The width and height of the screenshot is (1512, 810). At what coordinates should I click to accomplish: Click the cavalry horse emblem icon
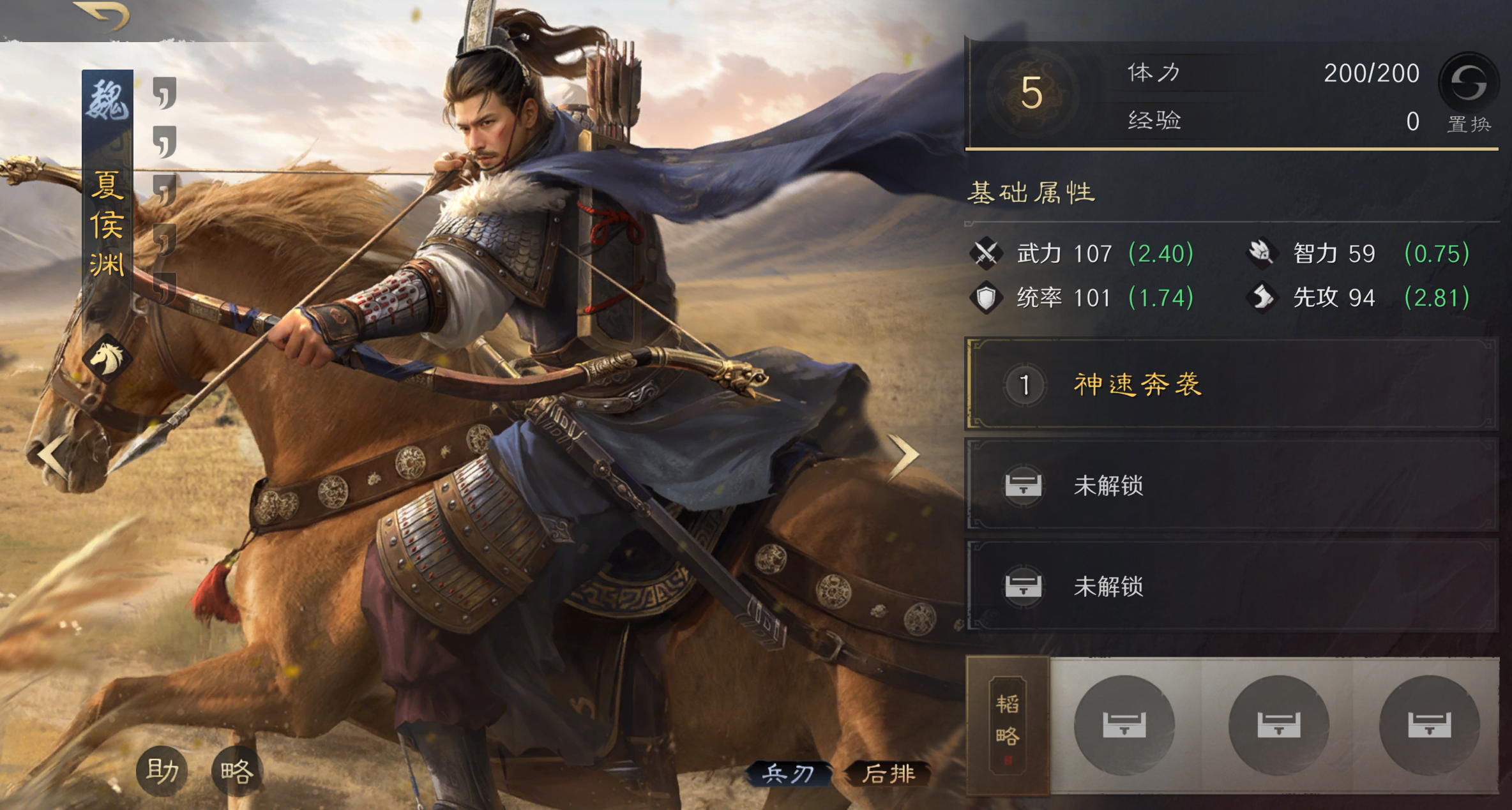107,357
